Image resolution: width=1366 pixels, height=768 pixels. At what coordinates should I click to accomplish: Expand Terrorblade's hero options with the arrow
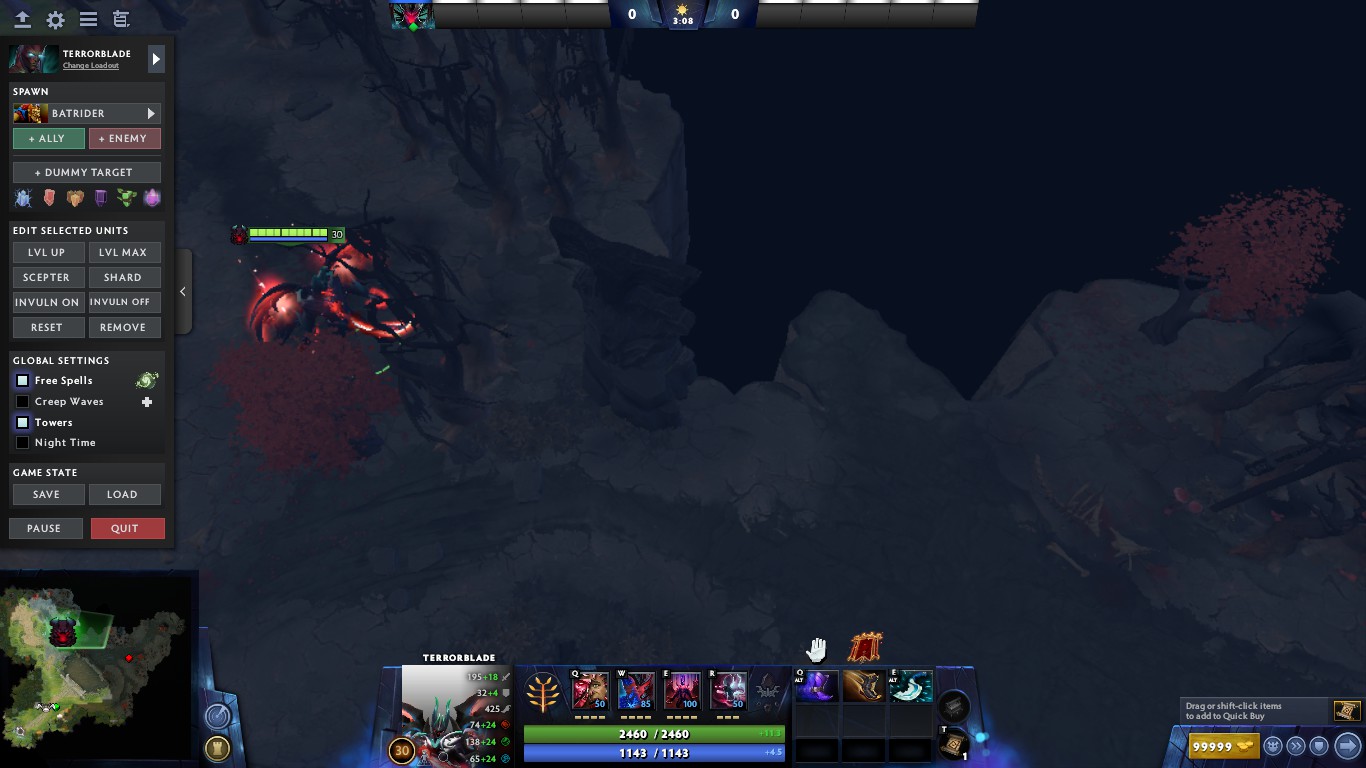click(x=156, y=59)
